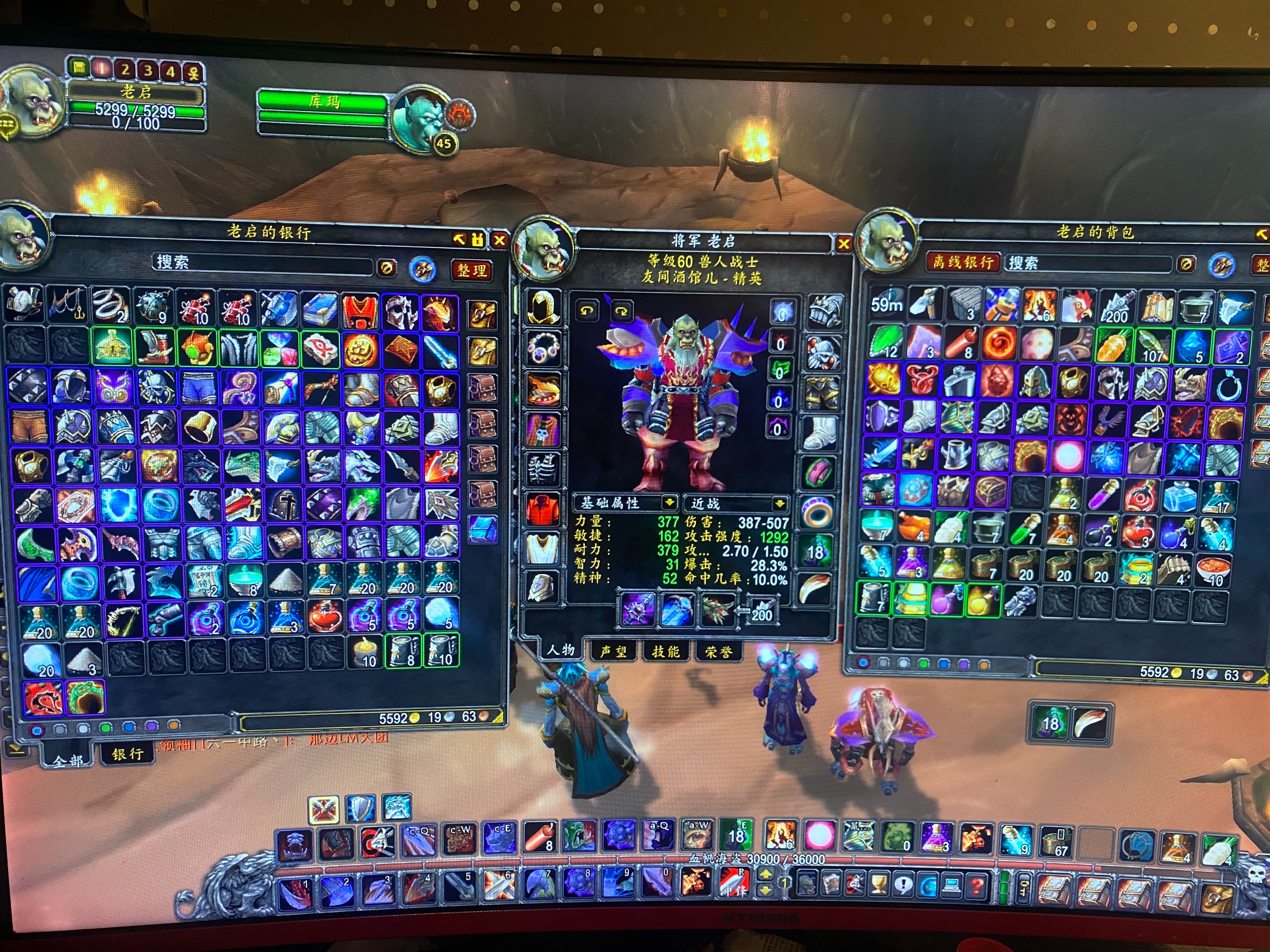The width and height of the screenshot is (1270, 952).
Task: Select the 全部 tab below the bank
Action: point(68,761)
